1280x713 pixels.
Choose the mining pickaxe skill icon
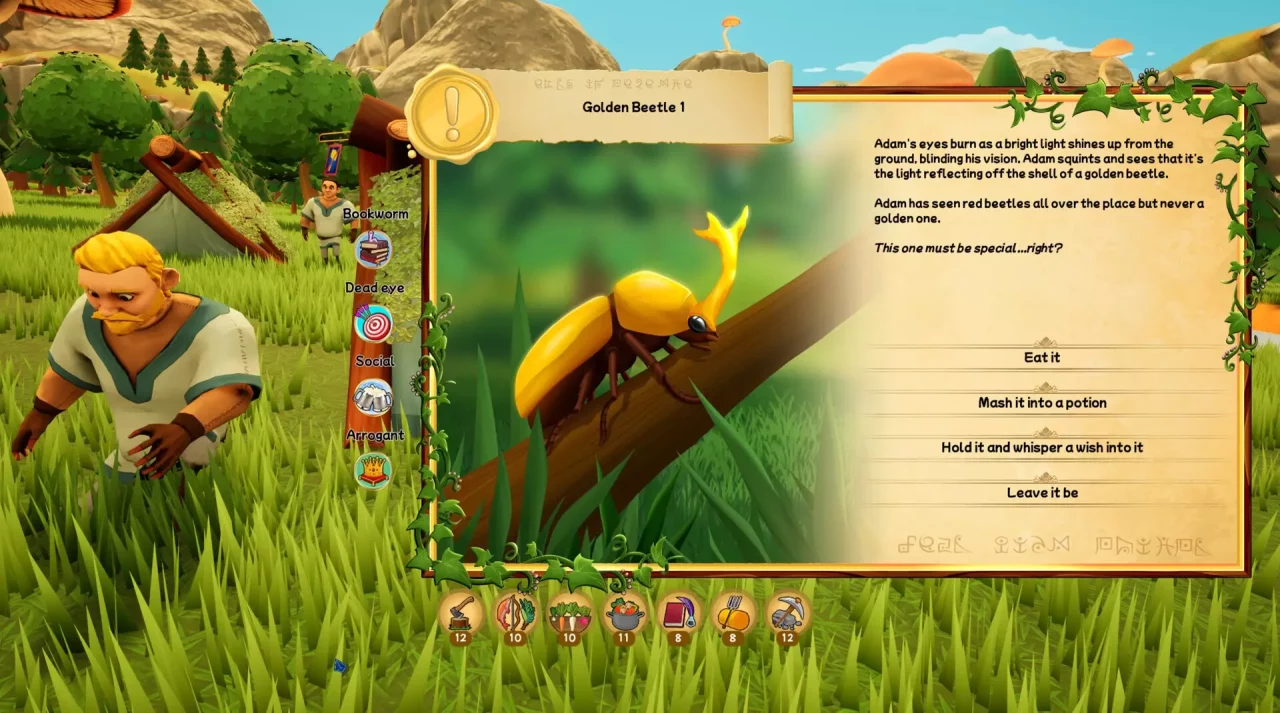pyautogui.click(x=787, y=612)
